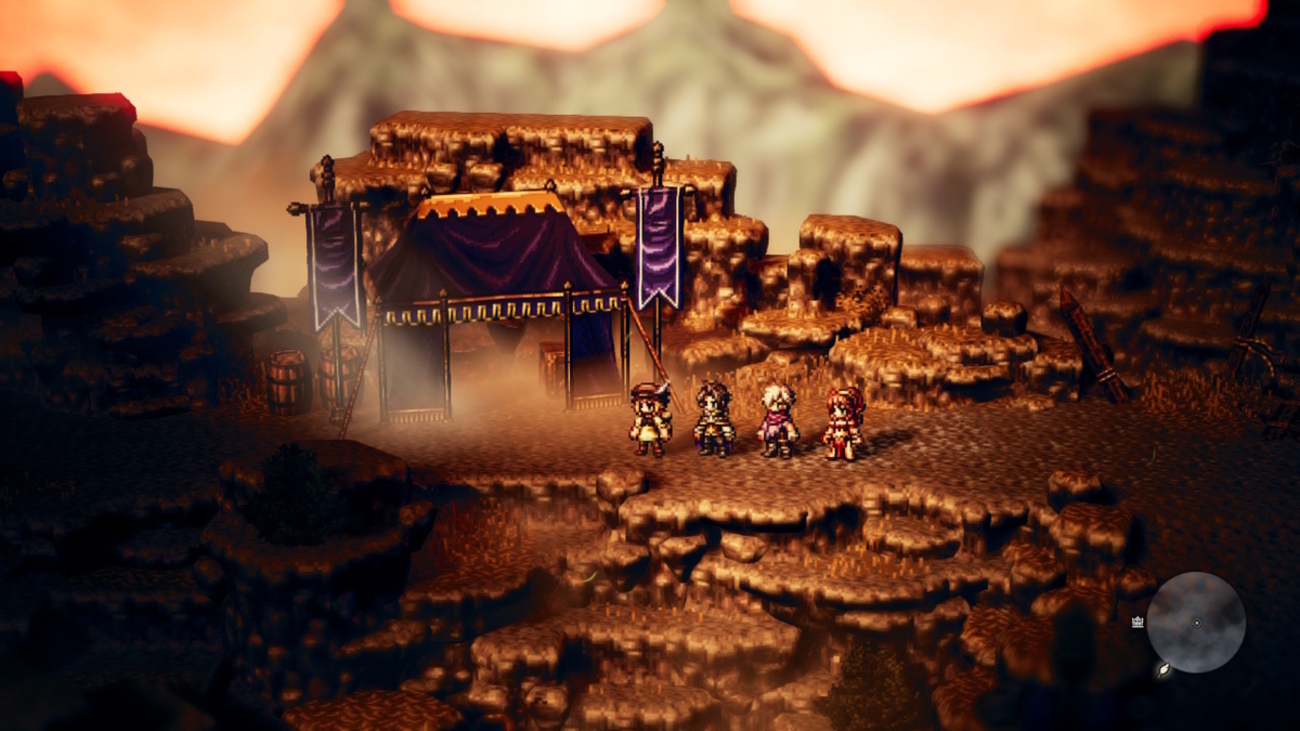Click the circular minimap radar
This screenshot has width=1300, height=731.
click(x=1195, y=622)
